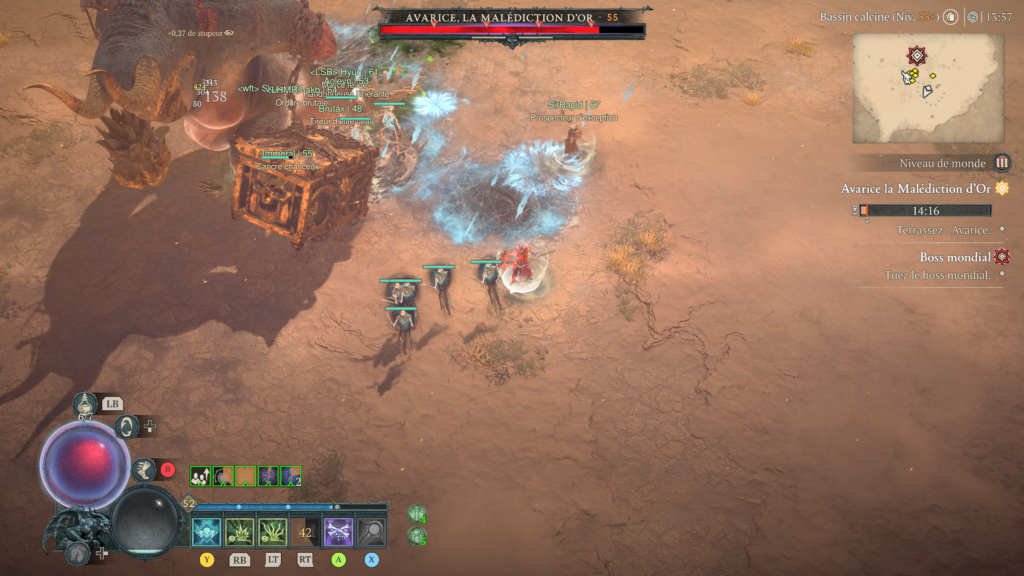Screen dimensions: 1024x576
Task: Open the minimap of Bassin calciné
Action: 927,89
